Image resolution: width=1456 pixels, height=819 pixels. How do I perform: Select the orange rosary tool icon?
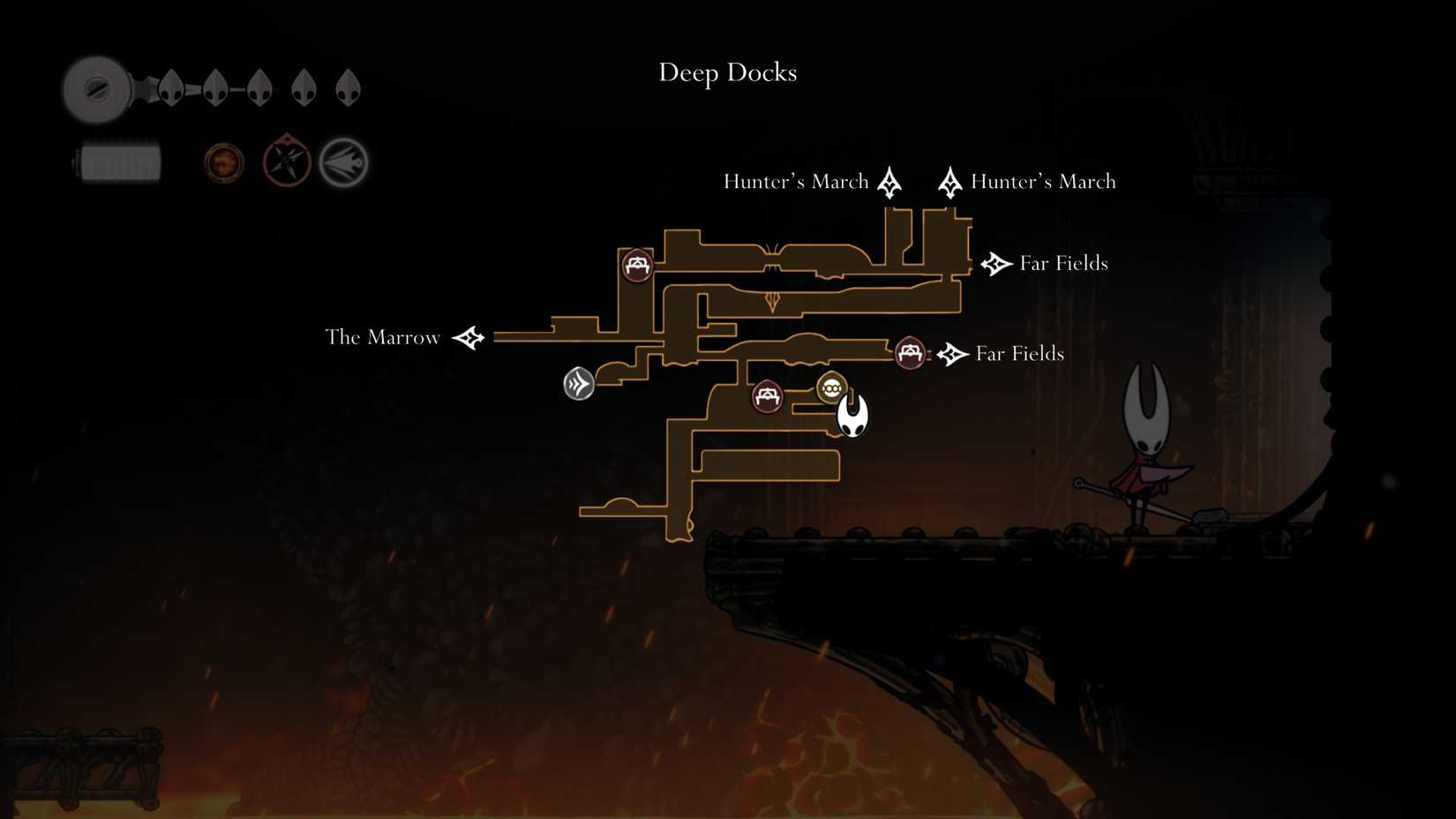point(222,162)
